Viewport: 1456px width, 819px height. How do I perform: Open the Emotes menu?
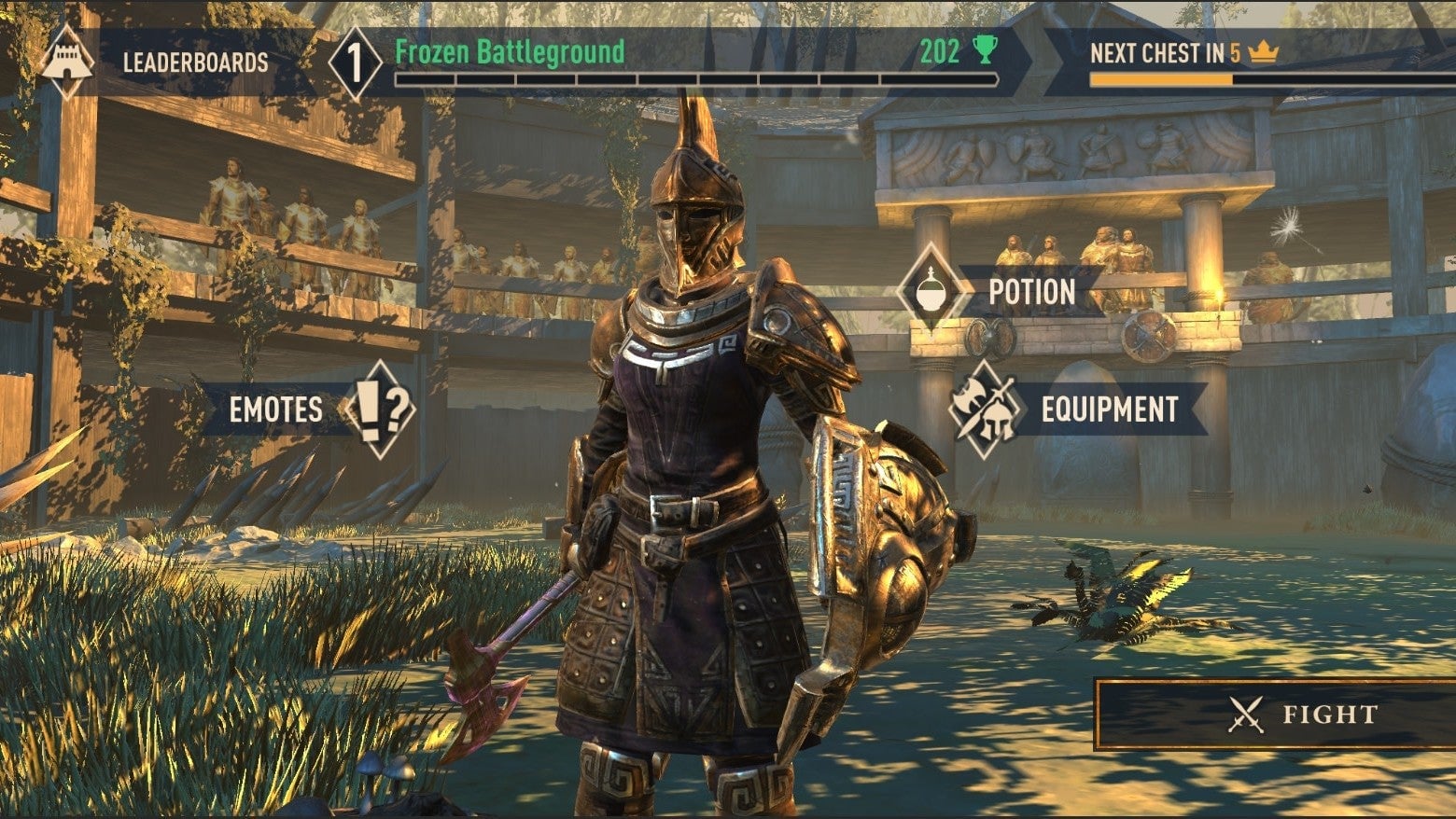point(276,409)
